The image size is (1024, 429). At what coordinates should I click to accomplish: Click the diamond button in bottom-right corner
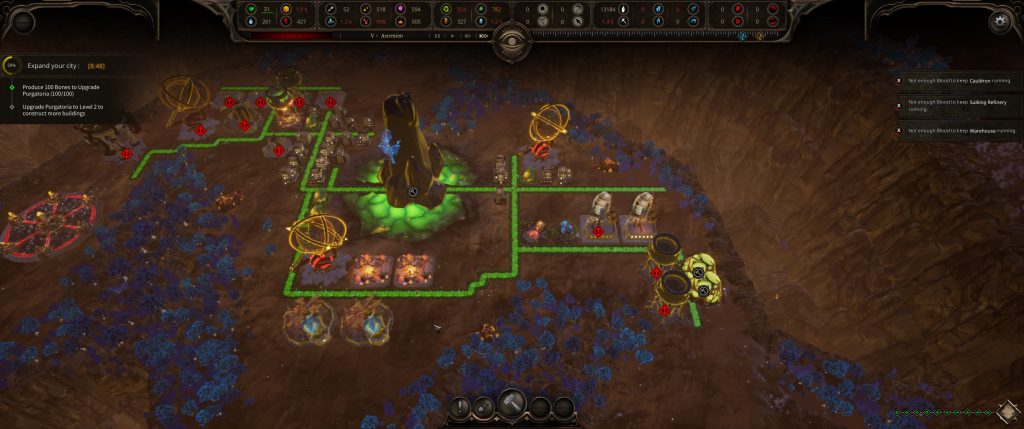coord(1008,411)
